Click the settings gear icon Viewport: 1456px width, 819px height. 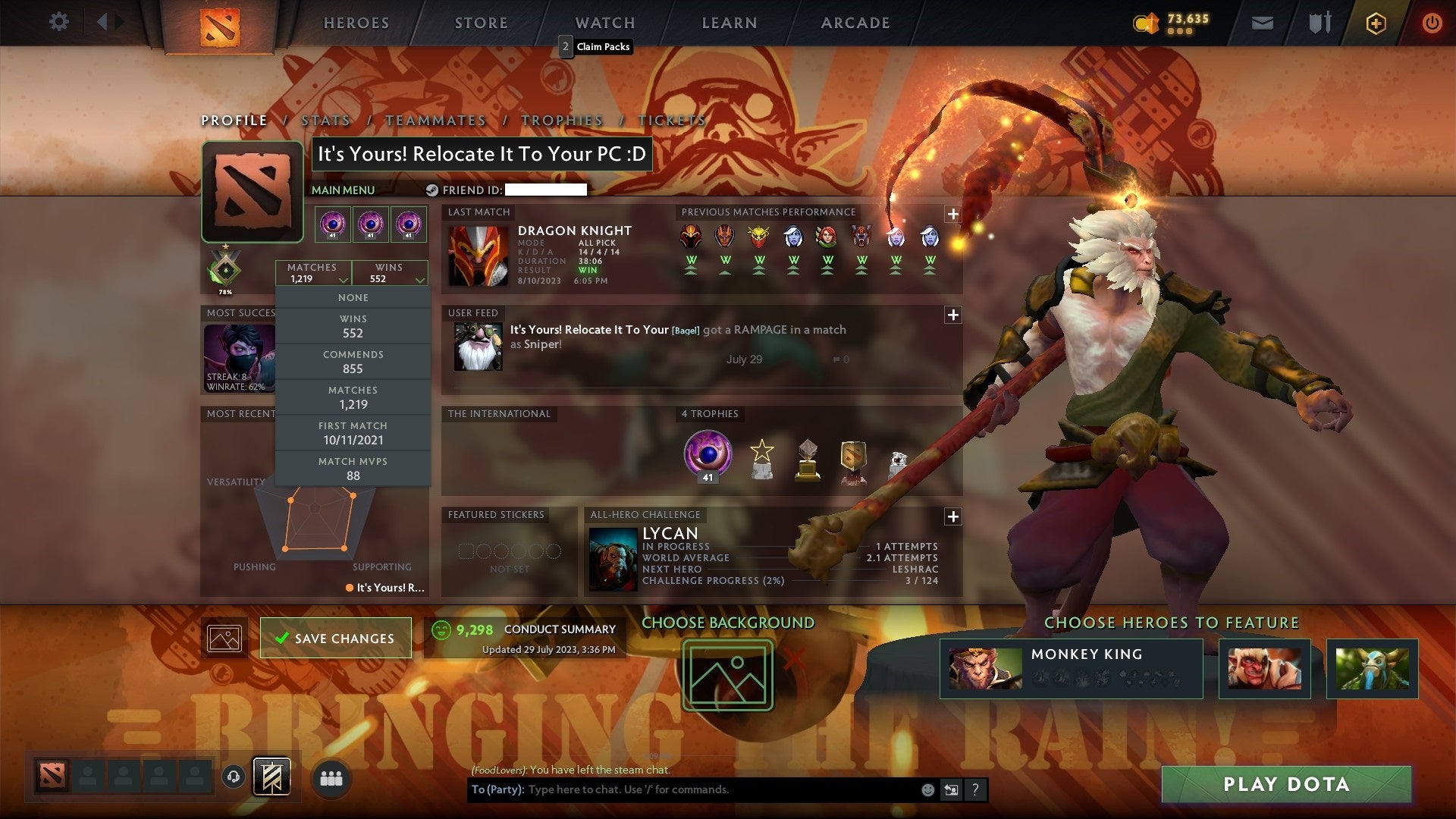click(59, 22)
